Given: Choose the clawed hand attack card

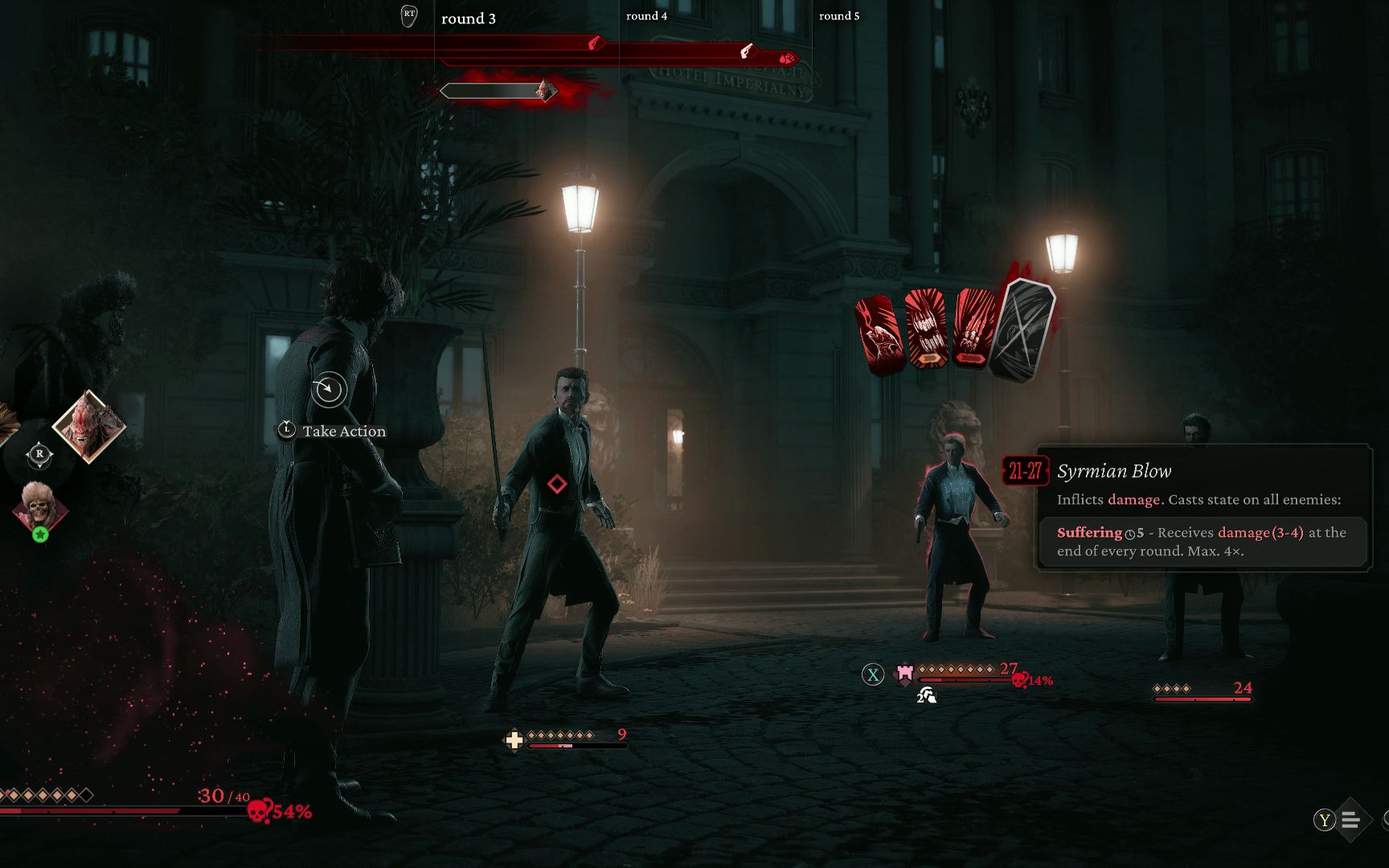Looking at the screenshot, I should [975, 328].
